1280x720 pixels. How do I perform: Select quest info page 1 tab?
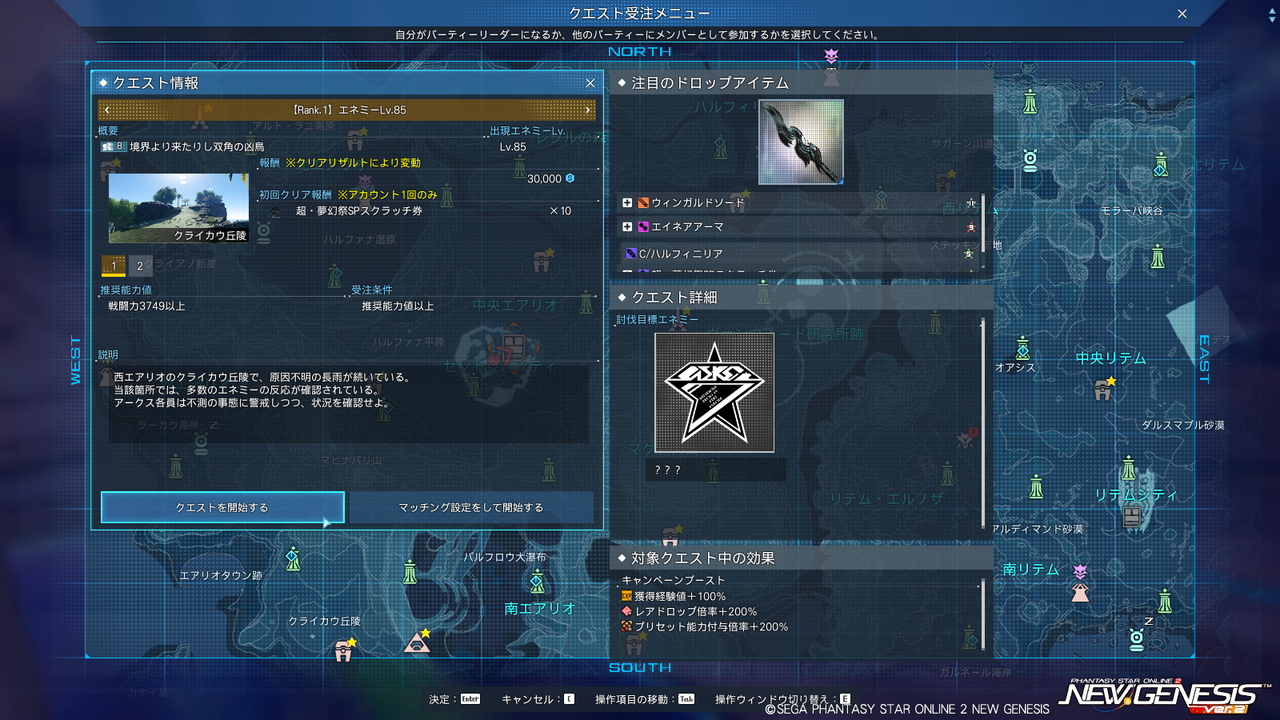click(113, 267)
